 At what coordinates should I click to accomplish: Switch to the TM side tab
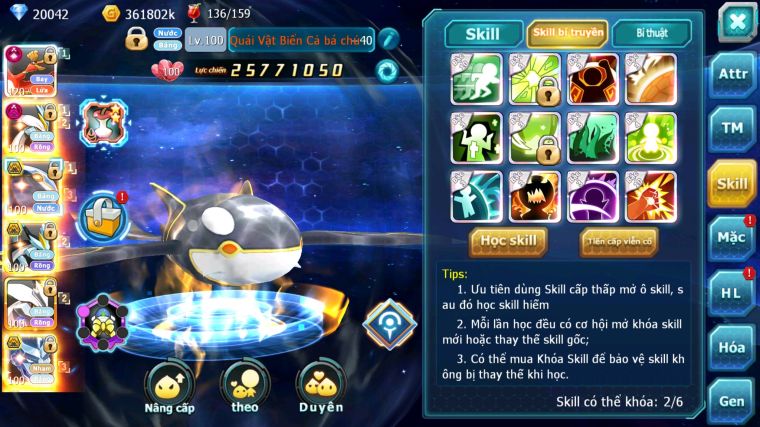[x=732, y=128]
